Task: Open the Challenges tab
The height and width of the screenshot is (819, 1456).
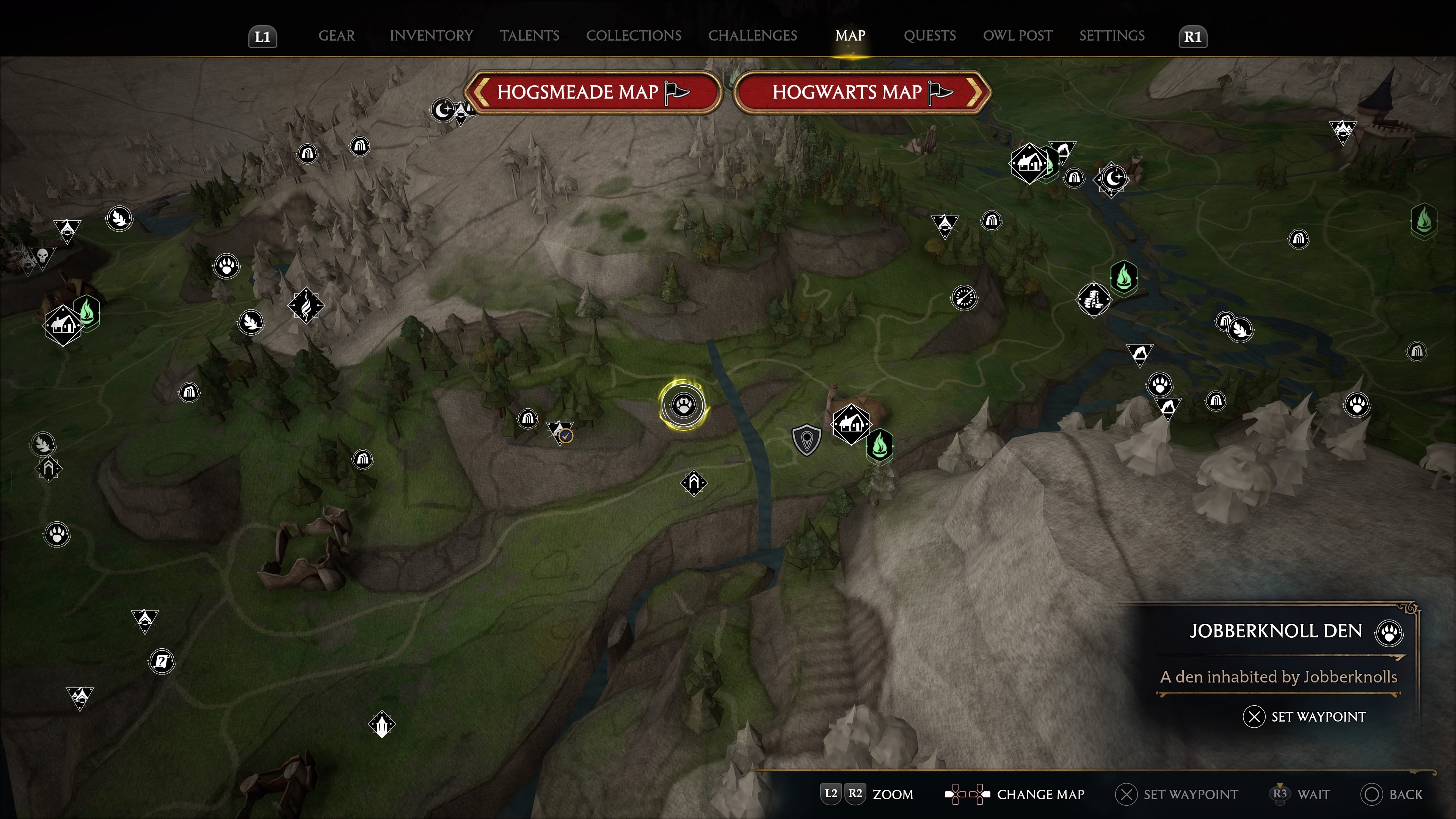Action: coord(752,36)
